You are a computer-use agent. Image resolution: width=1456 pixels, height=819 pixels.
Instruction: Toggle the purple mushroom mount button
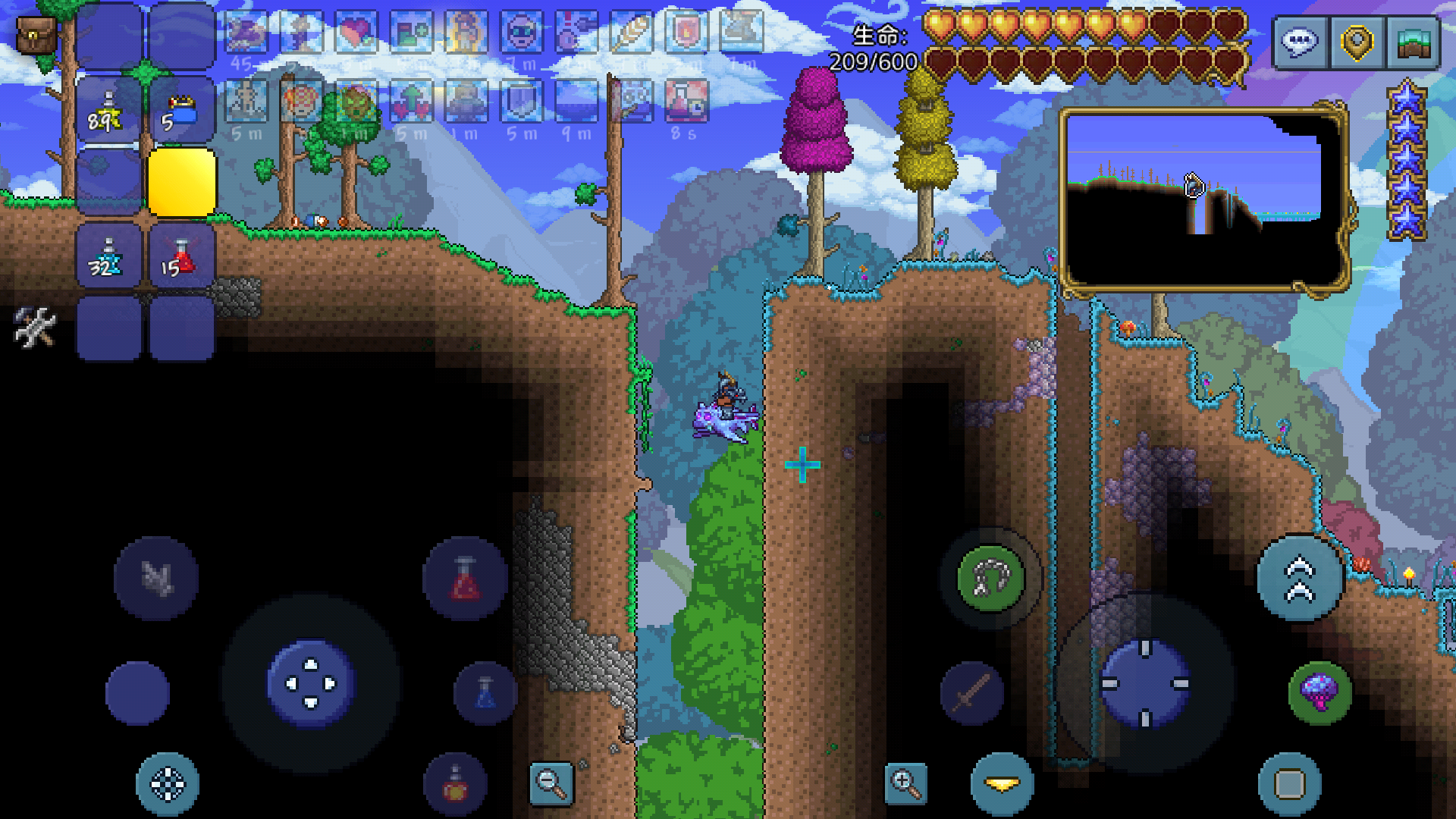[x=1319, y=692]
